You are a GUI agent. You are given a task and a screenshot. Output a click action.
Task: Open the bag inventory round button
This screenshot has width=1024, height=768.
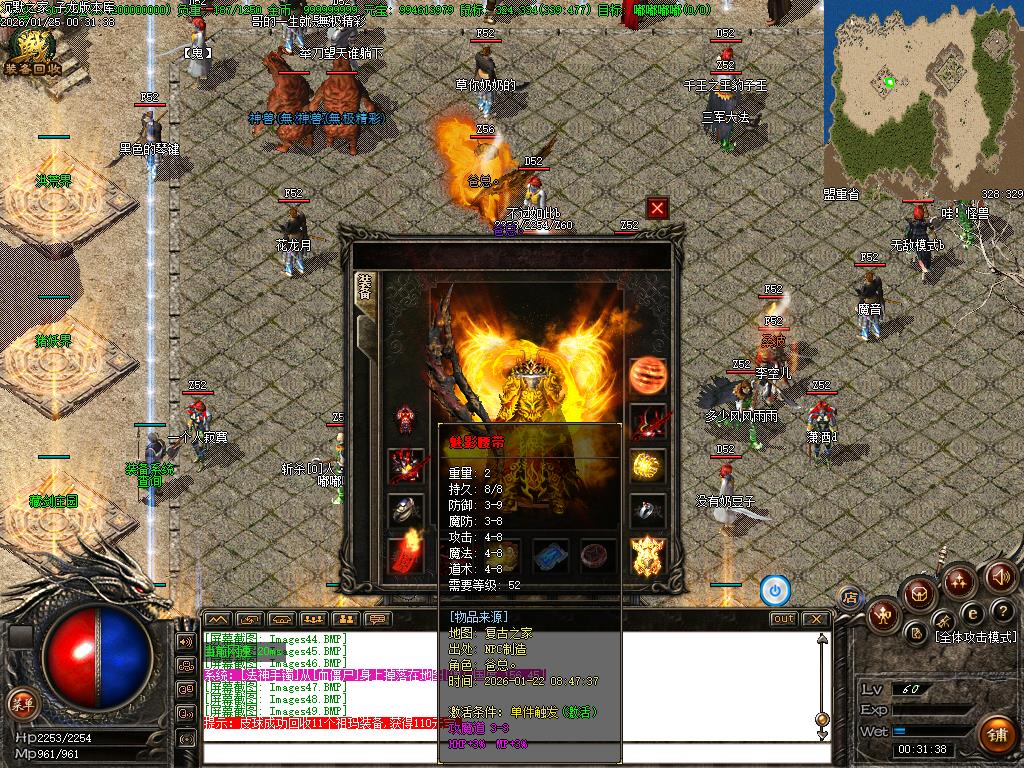point(918,593)
